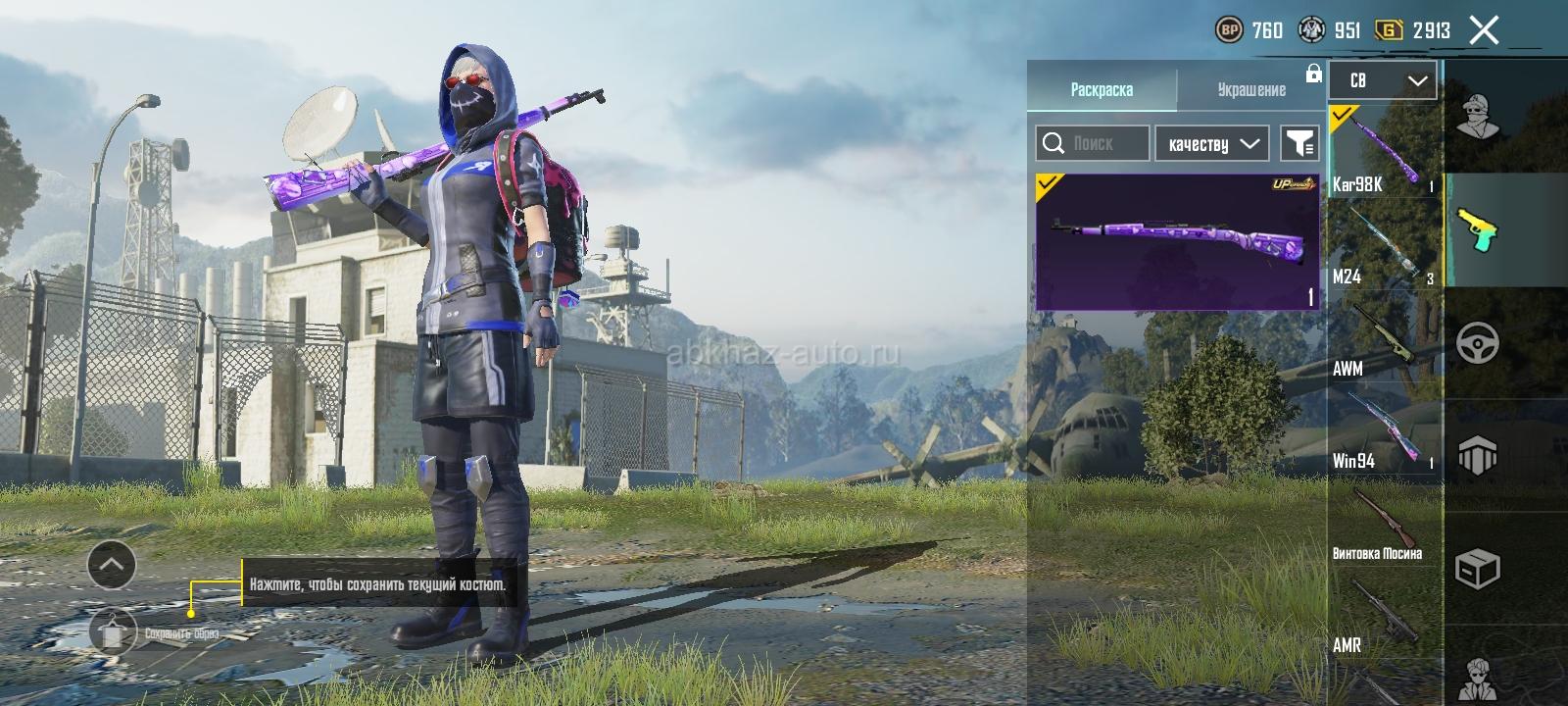Open the locked Украшение tab

tap(1251, 89)
